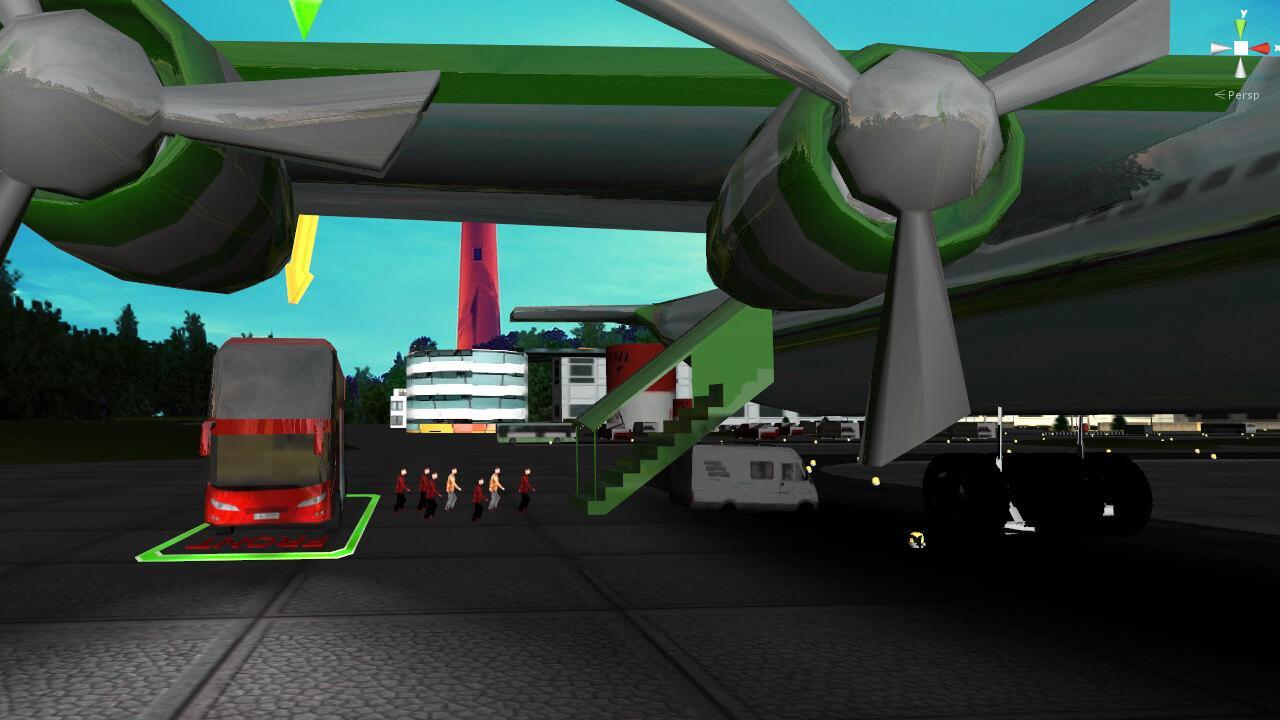Click the green arrow indicator at top center

306,12
